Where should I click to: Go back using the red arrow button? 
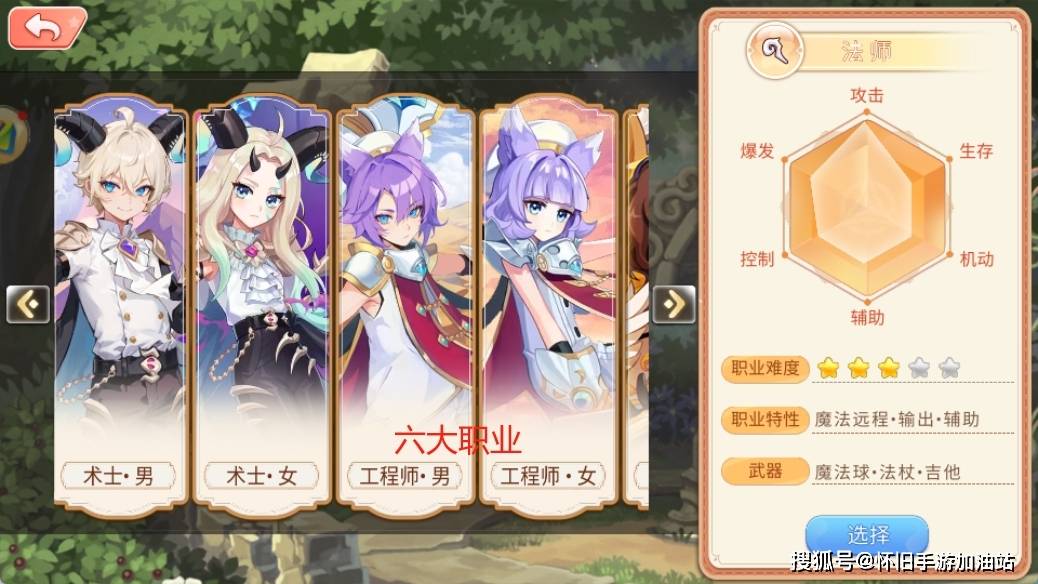(46, 27)
